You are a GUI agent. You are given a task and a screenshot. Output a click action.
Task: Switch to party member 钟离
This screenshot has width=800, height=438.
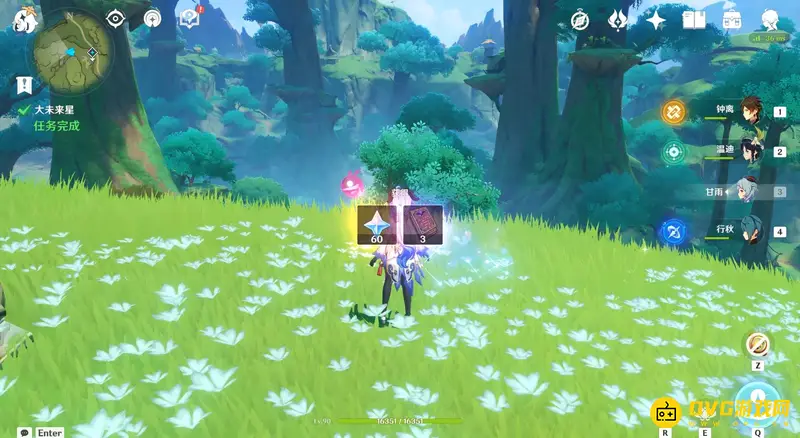[751, 111]
